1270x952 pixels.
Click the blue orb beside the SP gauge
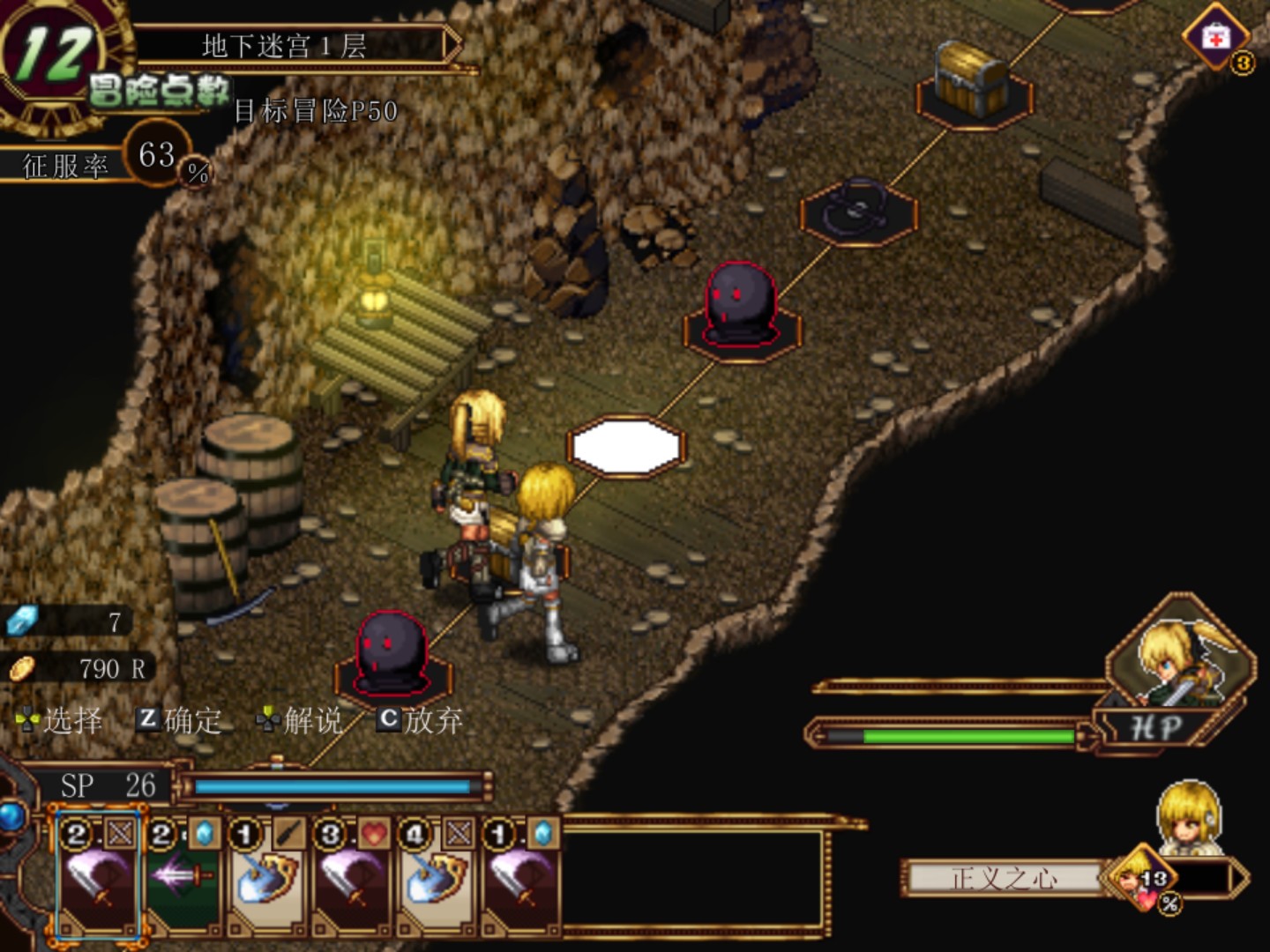(x=11, y=815)
